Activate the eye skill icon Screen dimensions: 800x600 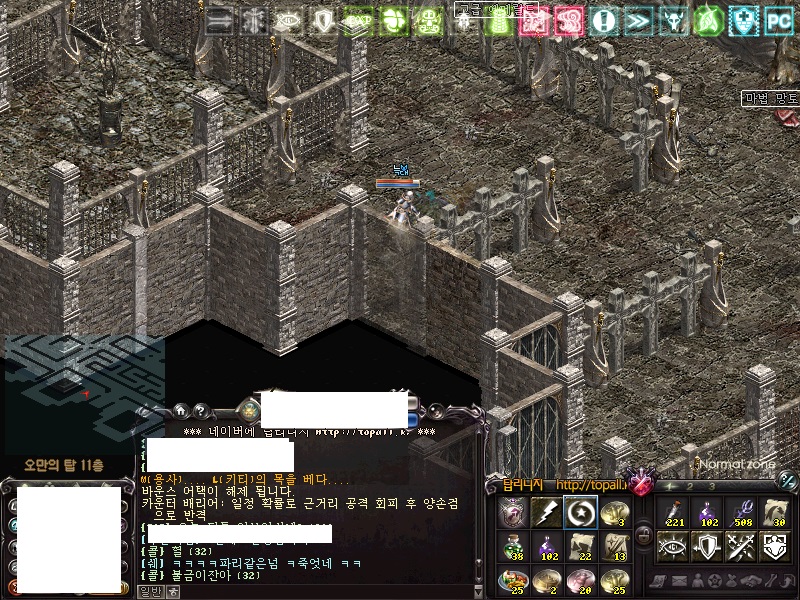672,546
